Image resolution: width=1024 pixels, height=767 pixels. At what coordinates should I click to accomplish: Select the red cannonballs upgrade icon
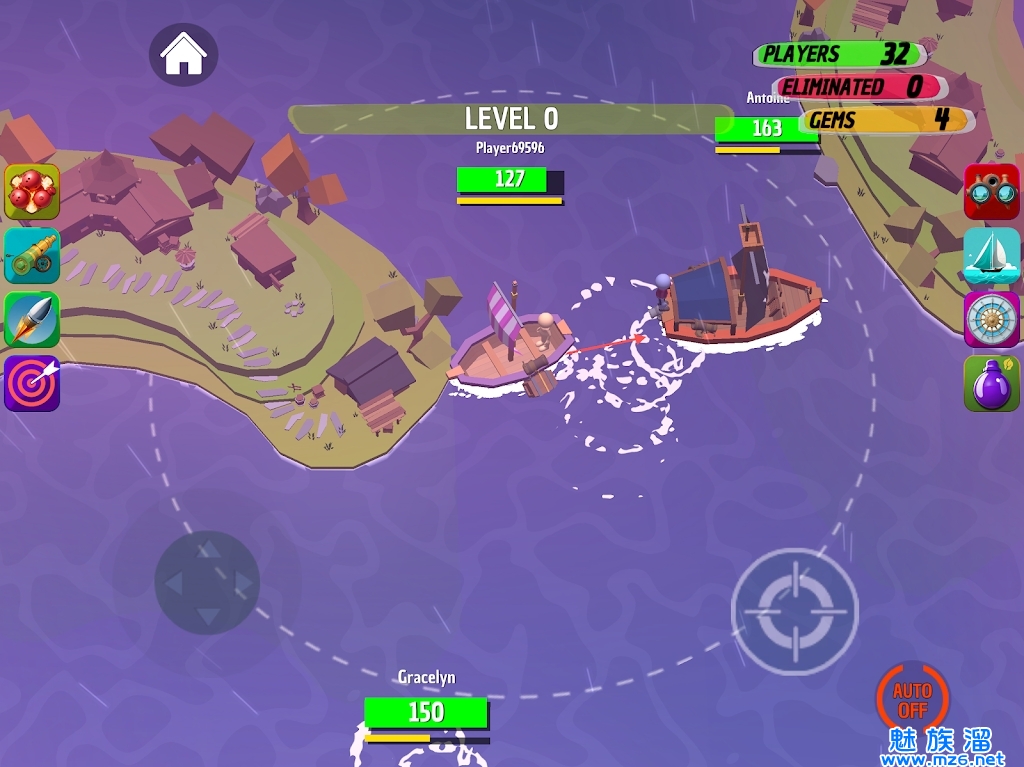click(x=32, y=191)
